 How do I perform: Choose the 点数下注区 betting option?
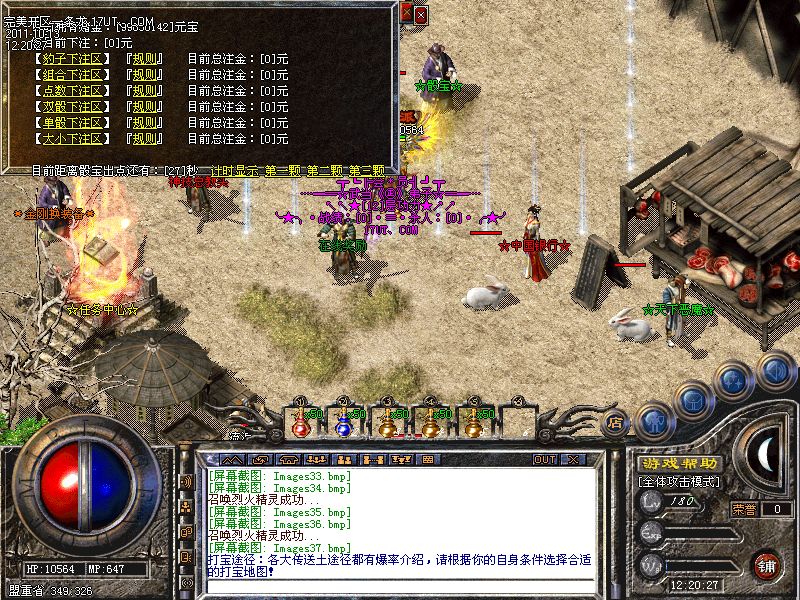click(x=71, y=91)
